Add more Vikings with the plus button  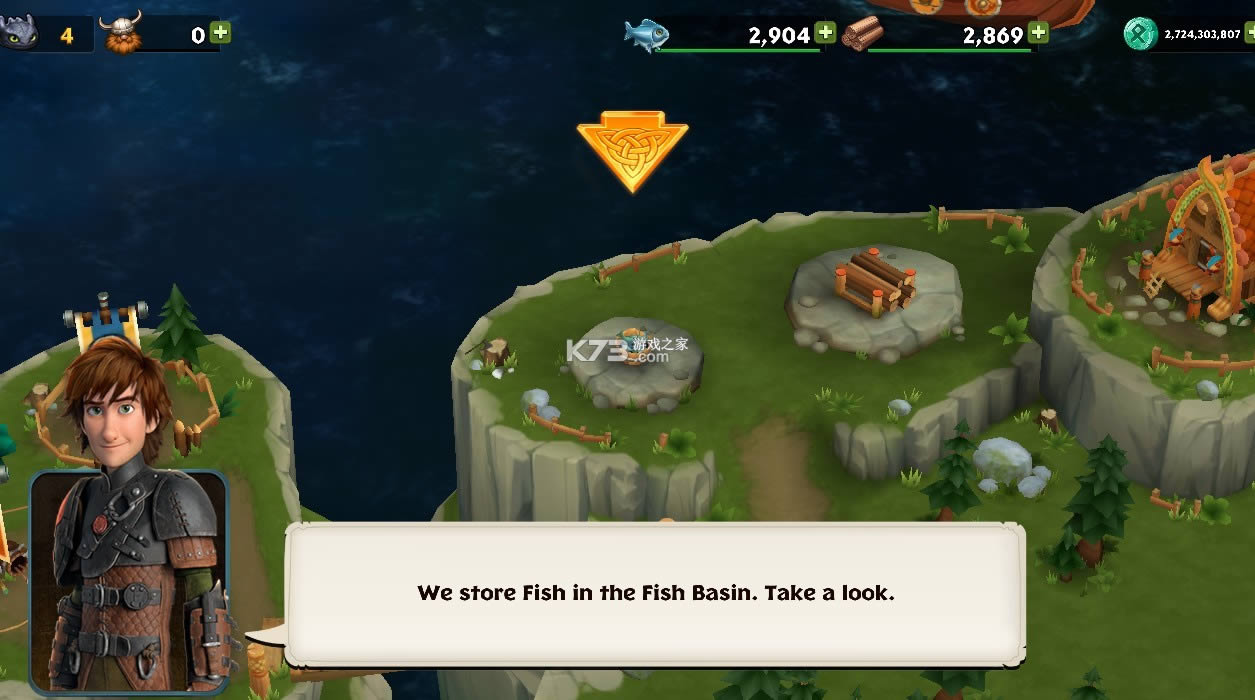point(221,33)
